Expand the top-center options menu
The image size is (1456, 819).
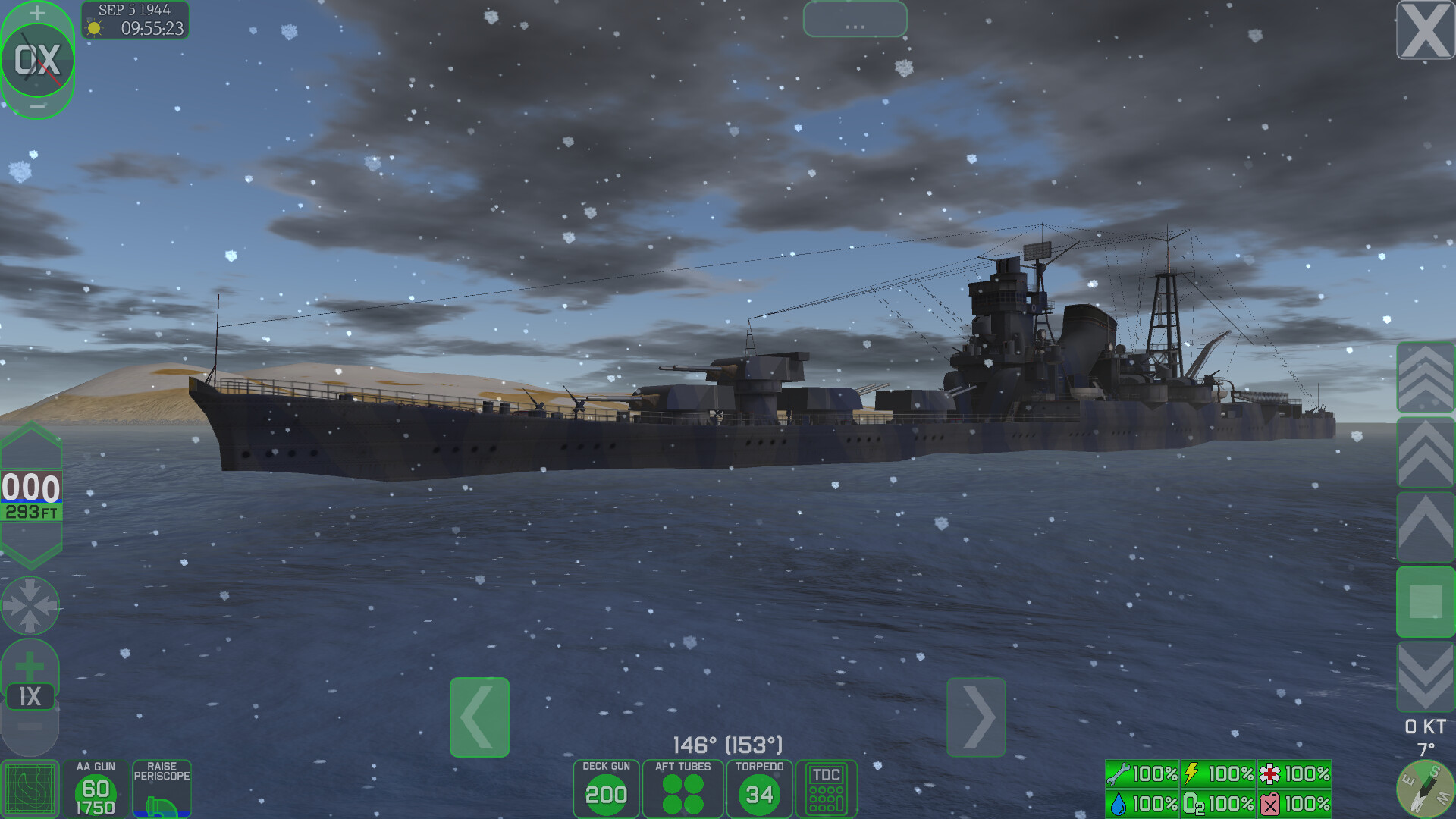point(855,20)
